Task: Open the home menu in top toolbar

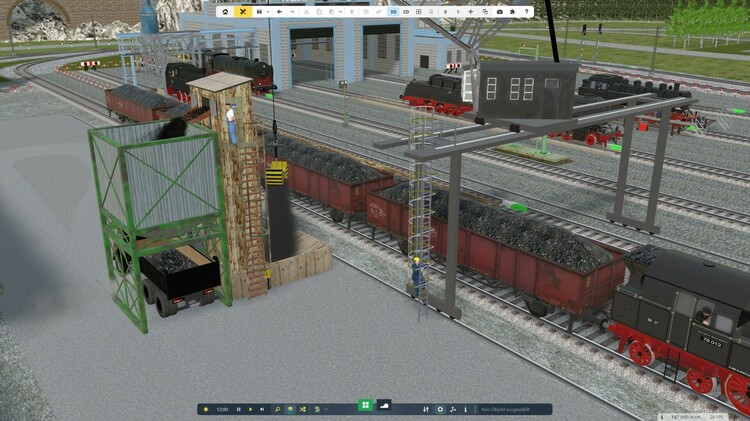Action: (x=225, y=11)
